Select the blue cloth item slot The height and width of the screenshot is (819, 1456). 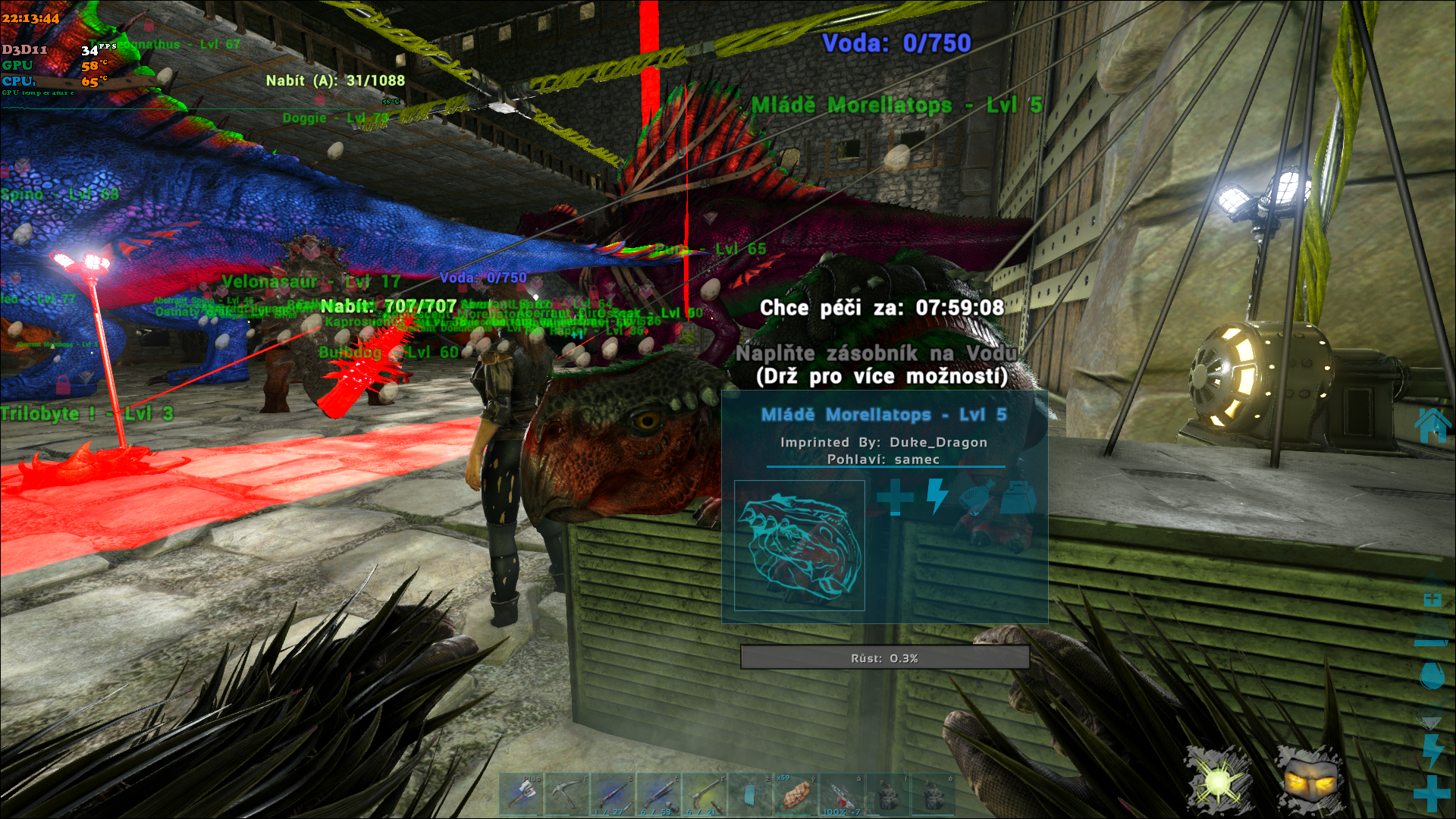[x=749, y=795]
